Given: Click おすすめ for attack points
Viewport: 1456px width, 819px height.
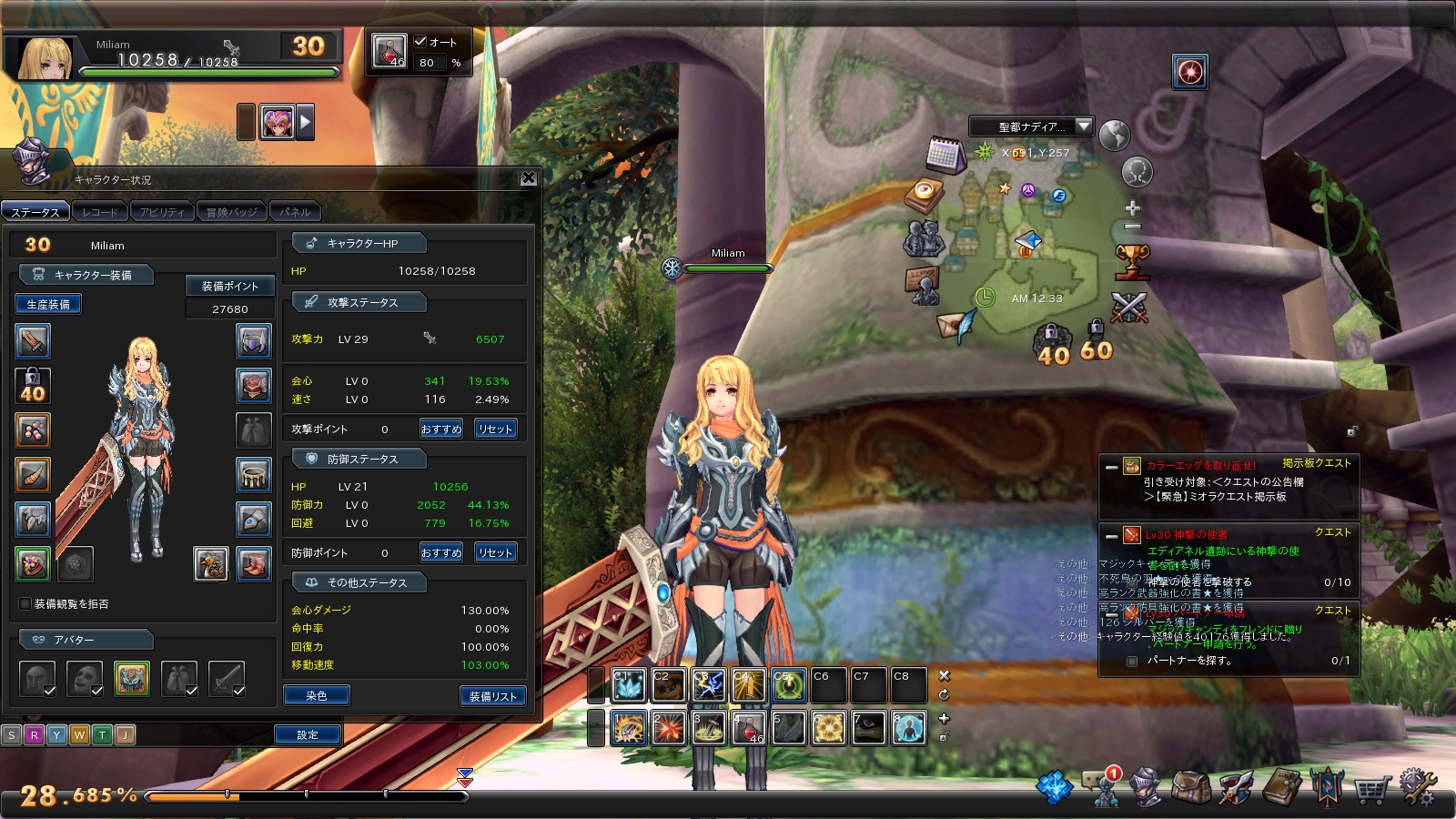Looking at the screenshot, I should tap(441, 429).
